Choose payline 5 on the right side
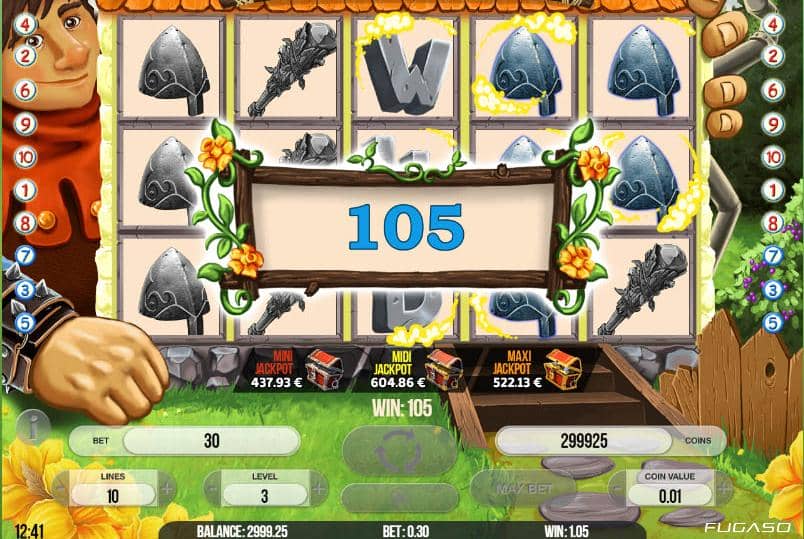804x539 pixels. pos(773,323)
